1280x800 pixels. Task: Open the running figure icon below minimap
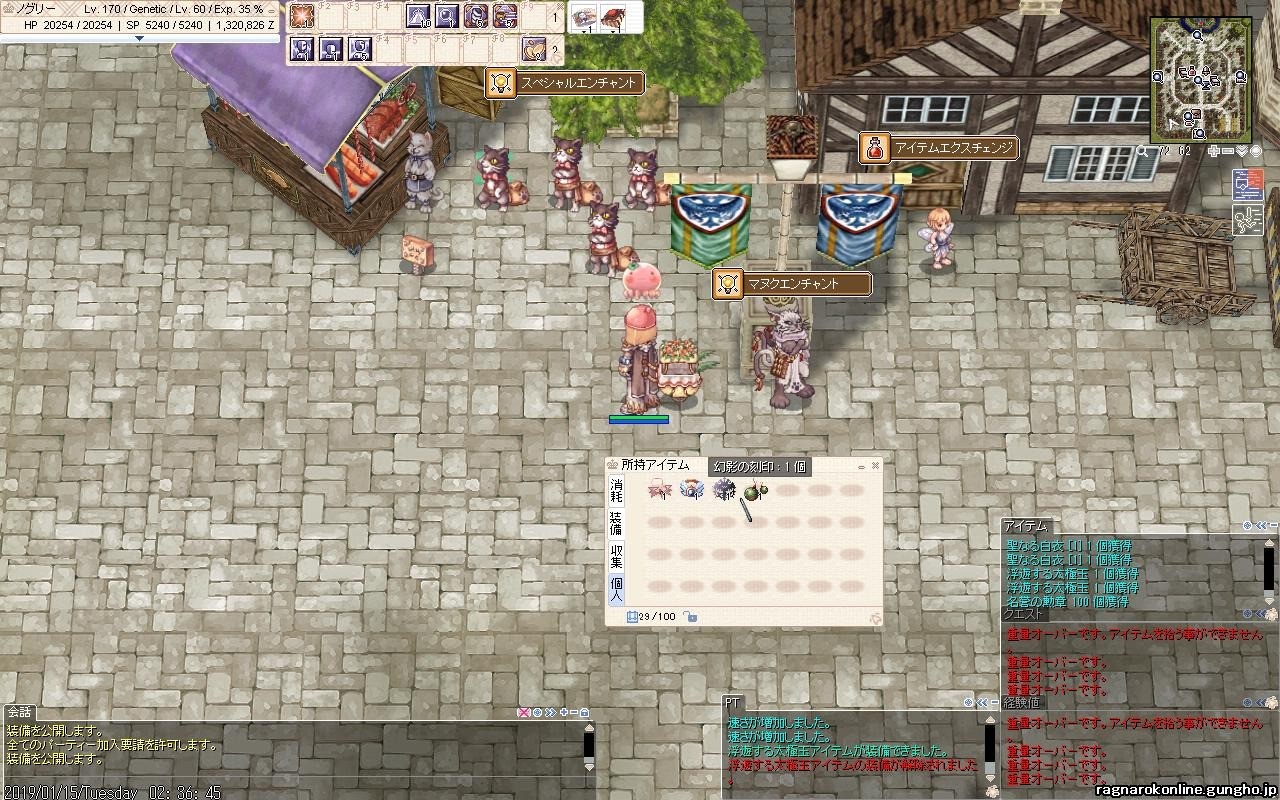1246,220
